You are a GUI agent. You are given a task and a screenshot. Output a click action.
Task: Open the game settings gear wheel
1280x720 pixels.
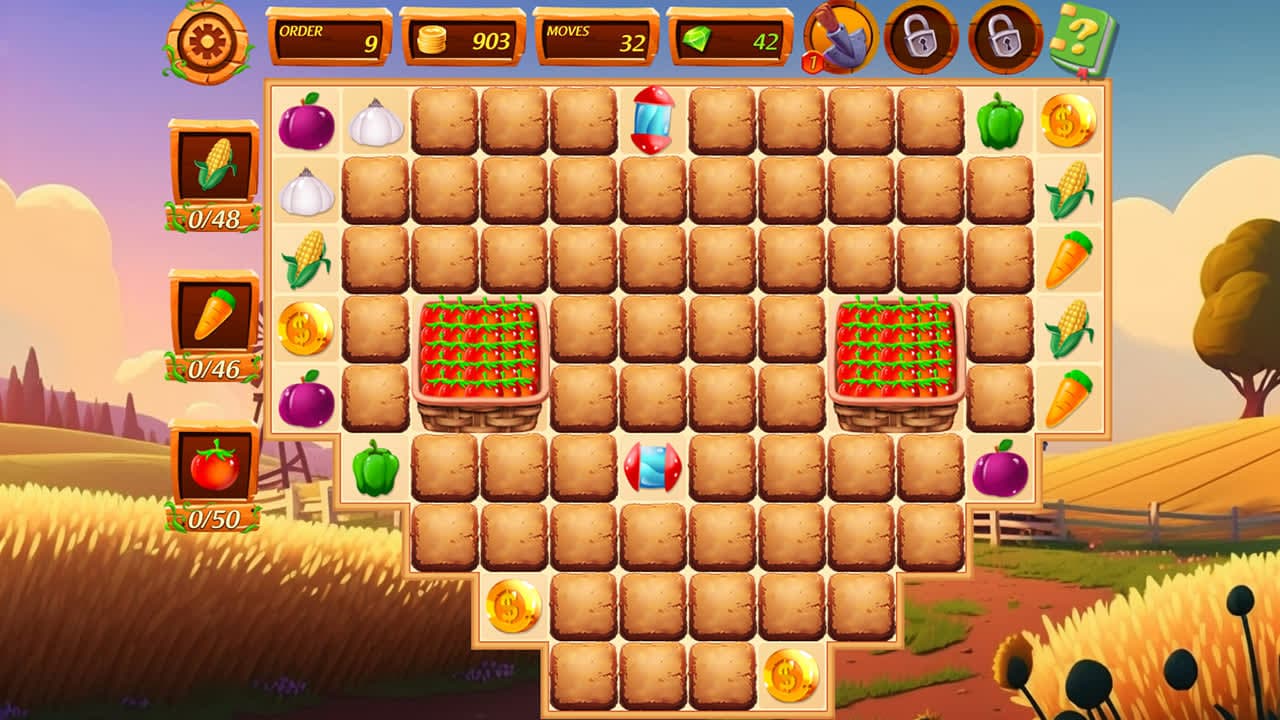click(x=205, y=41)
